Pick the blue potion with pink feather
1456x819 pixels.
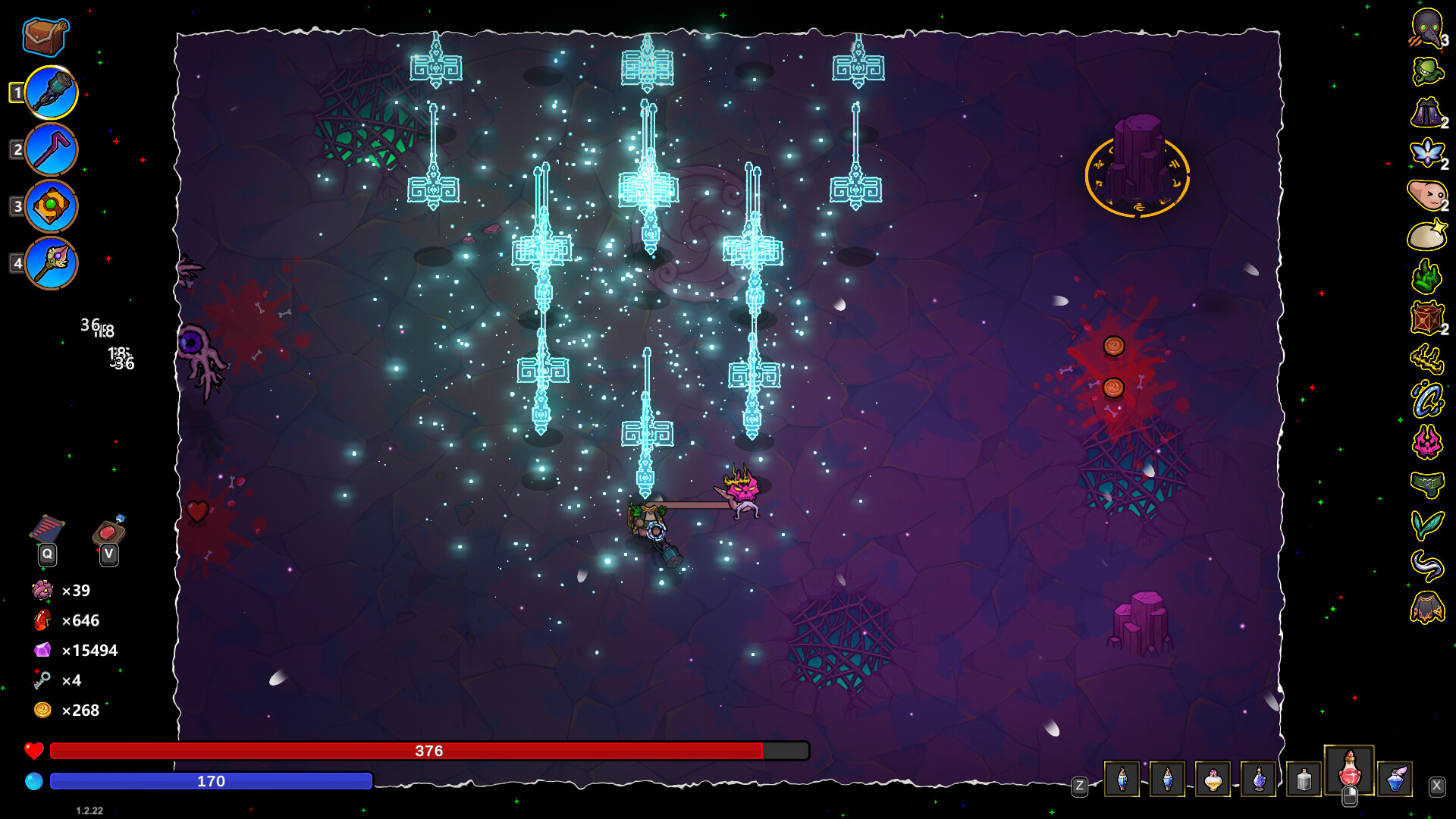[1395, 779]
